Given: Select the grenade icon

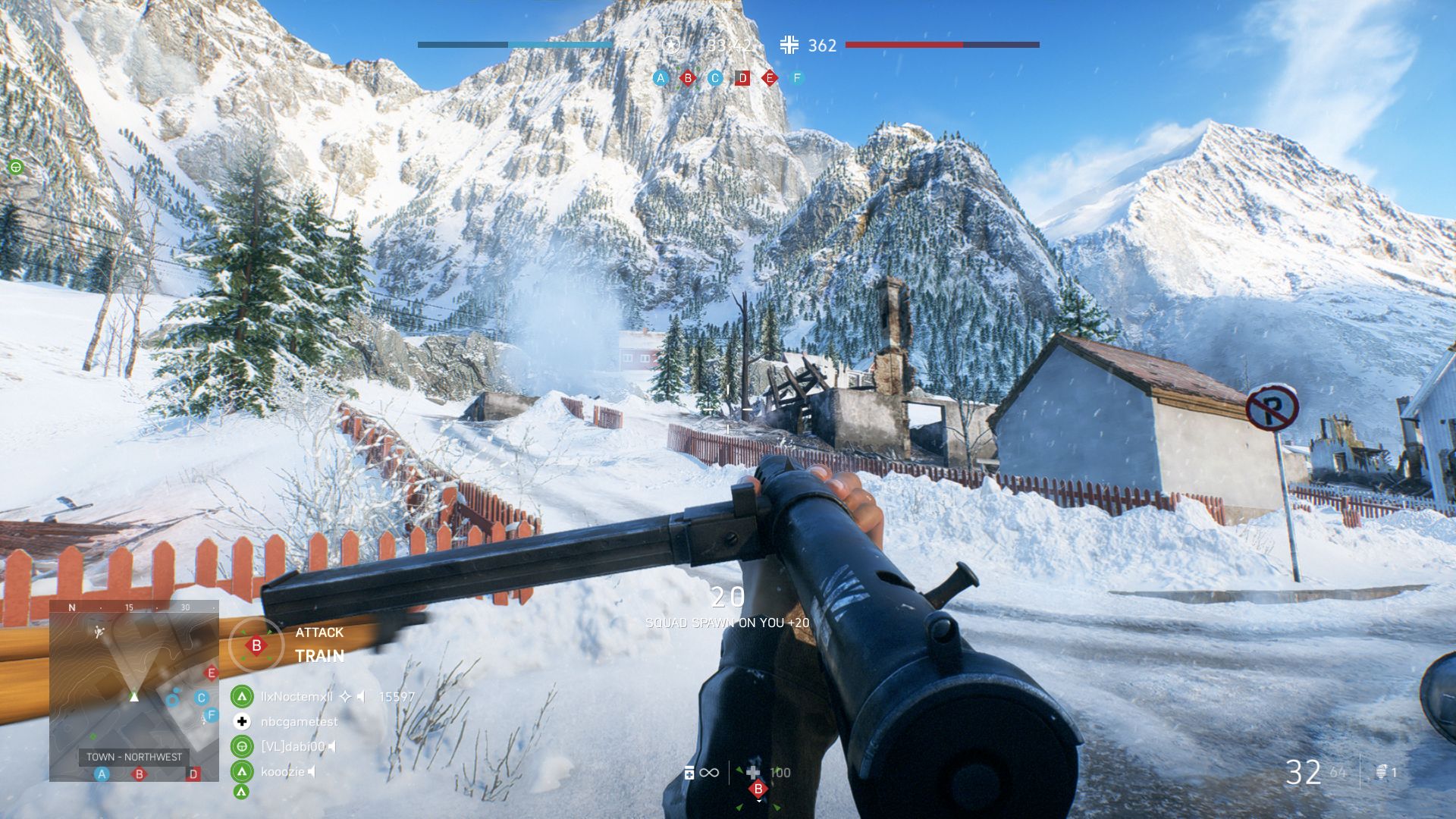Looking at the screenshot, I should (1381, 772).
